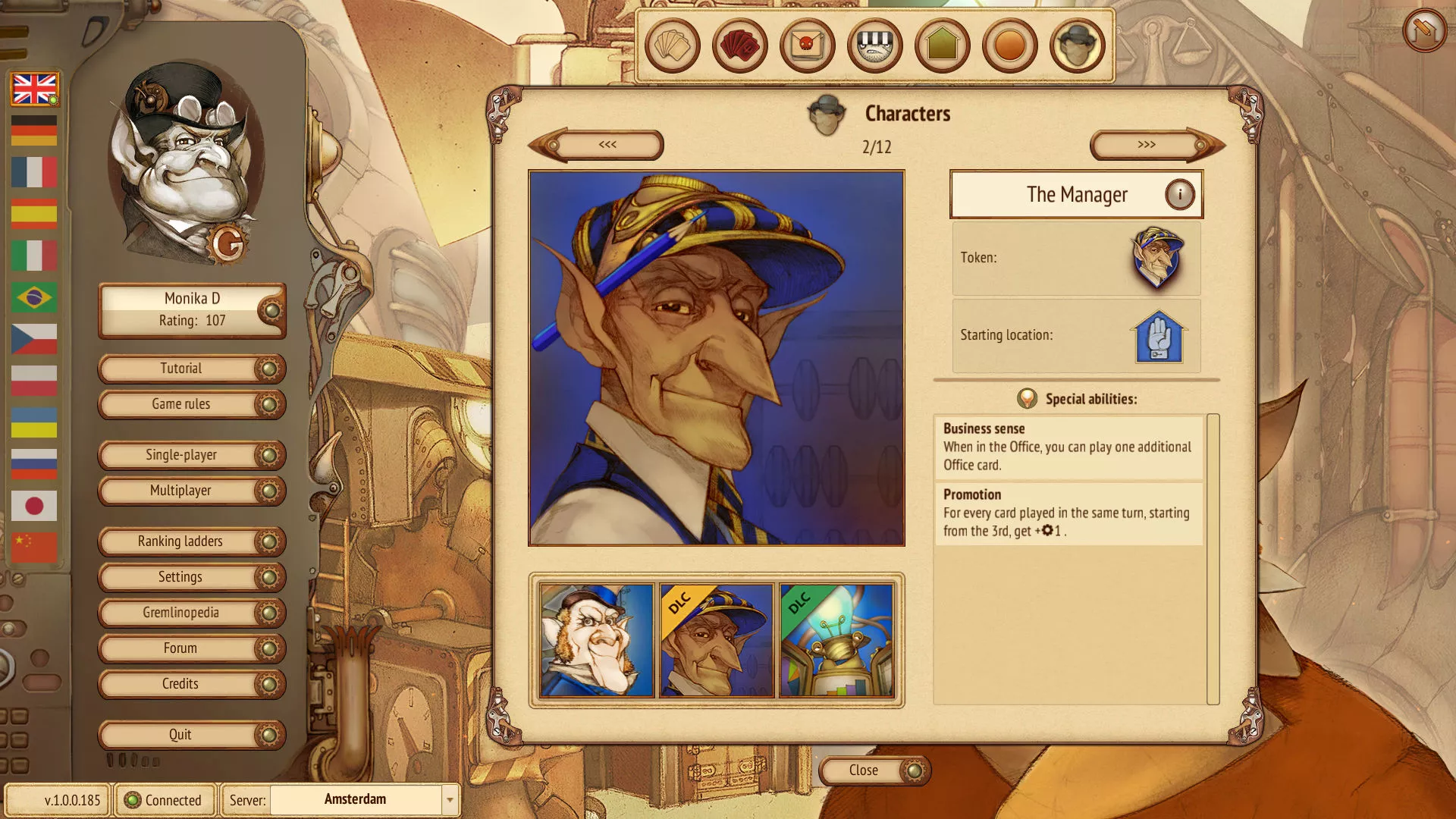The image size is (1456, 819).
Task: Open Monika D player profile
Action: click(x=191, y=309)
